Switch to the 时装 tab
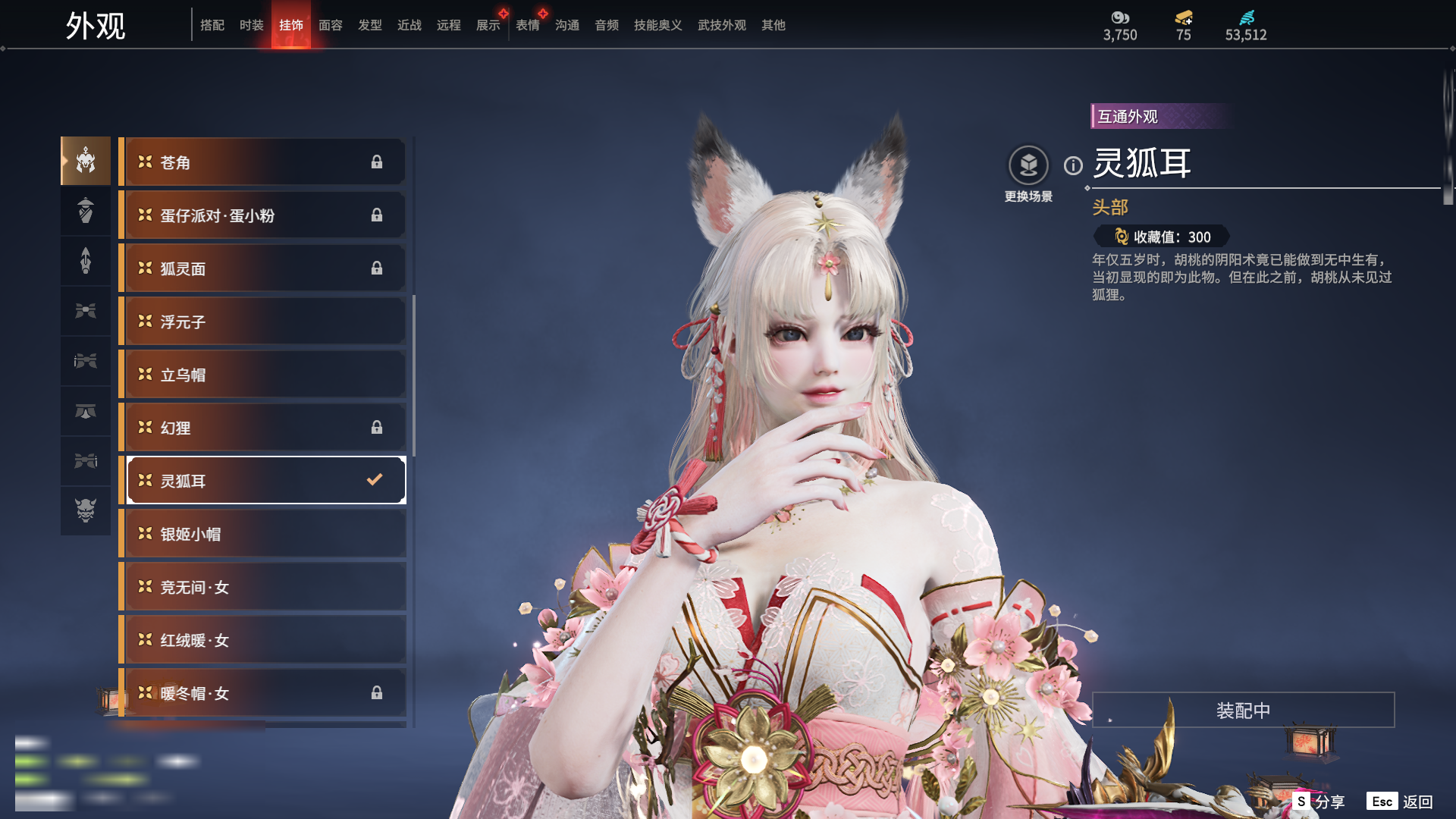 (x=251, y=25)
